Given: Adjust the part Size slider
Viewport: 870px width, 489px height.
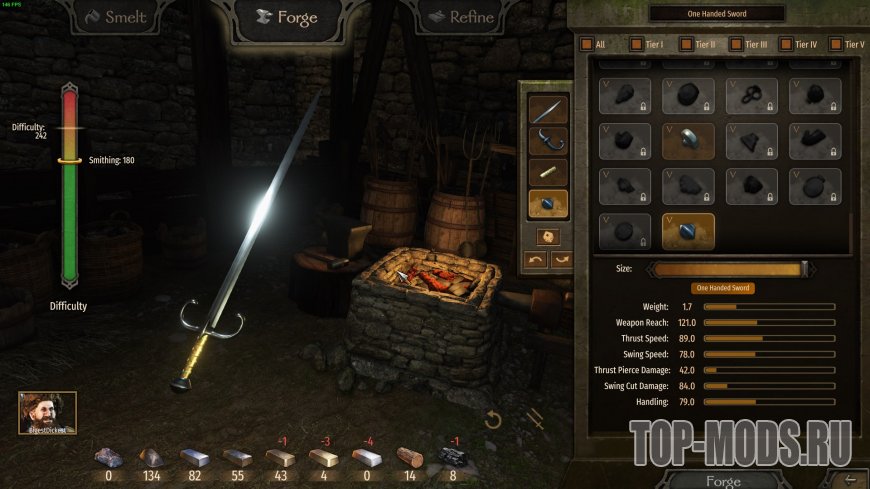Looking at the screenshot, I should (x=728, y=268).
